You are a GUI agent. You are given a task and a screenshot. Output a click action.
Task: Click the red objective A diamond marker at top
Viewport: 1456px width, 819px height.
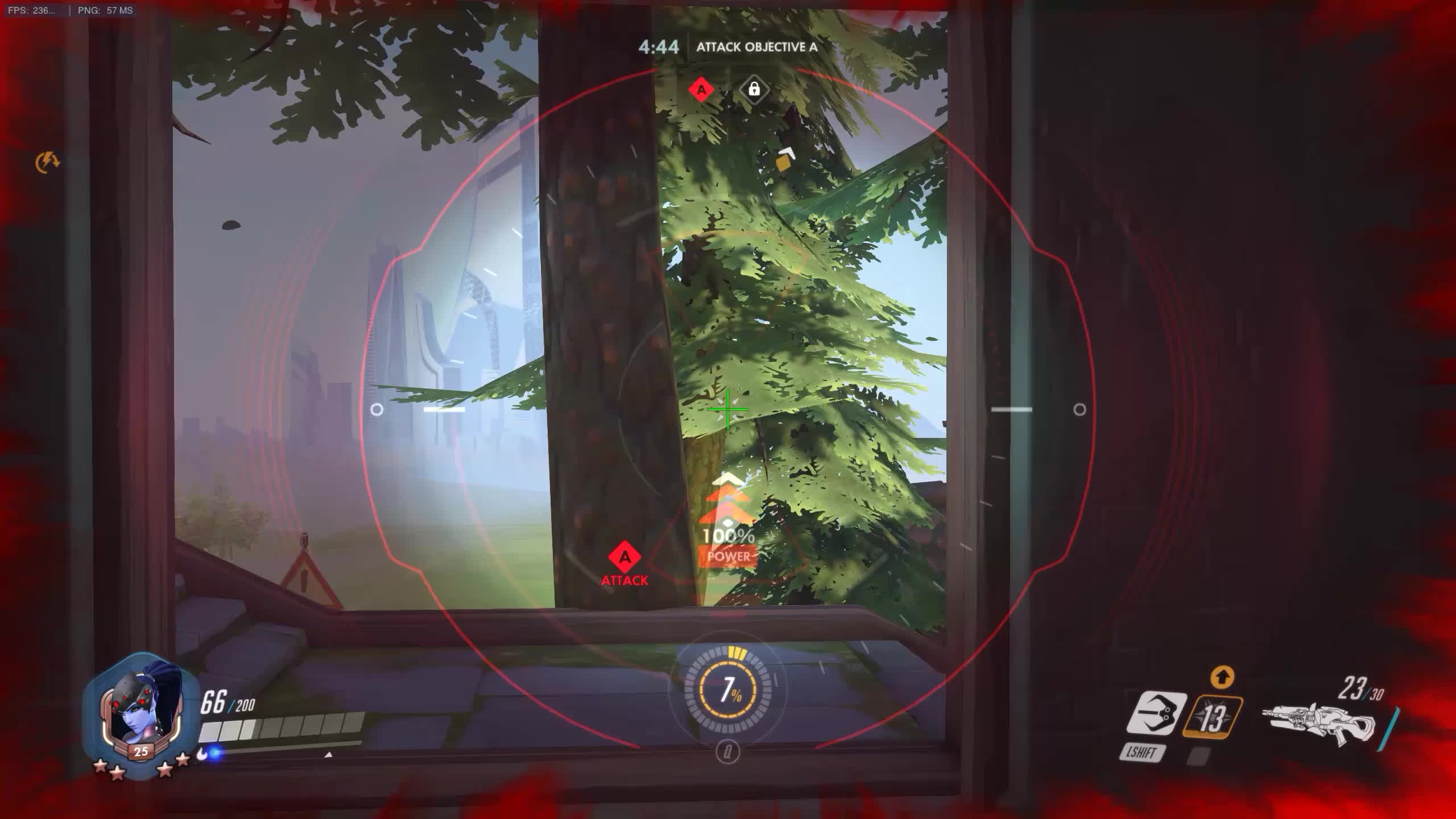click(701, 90)
